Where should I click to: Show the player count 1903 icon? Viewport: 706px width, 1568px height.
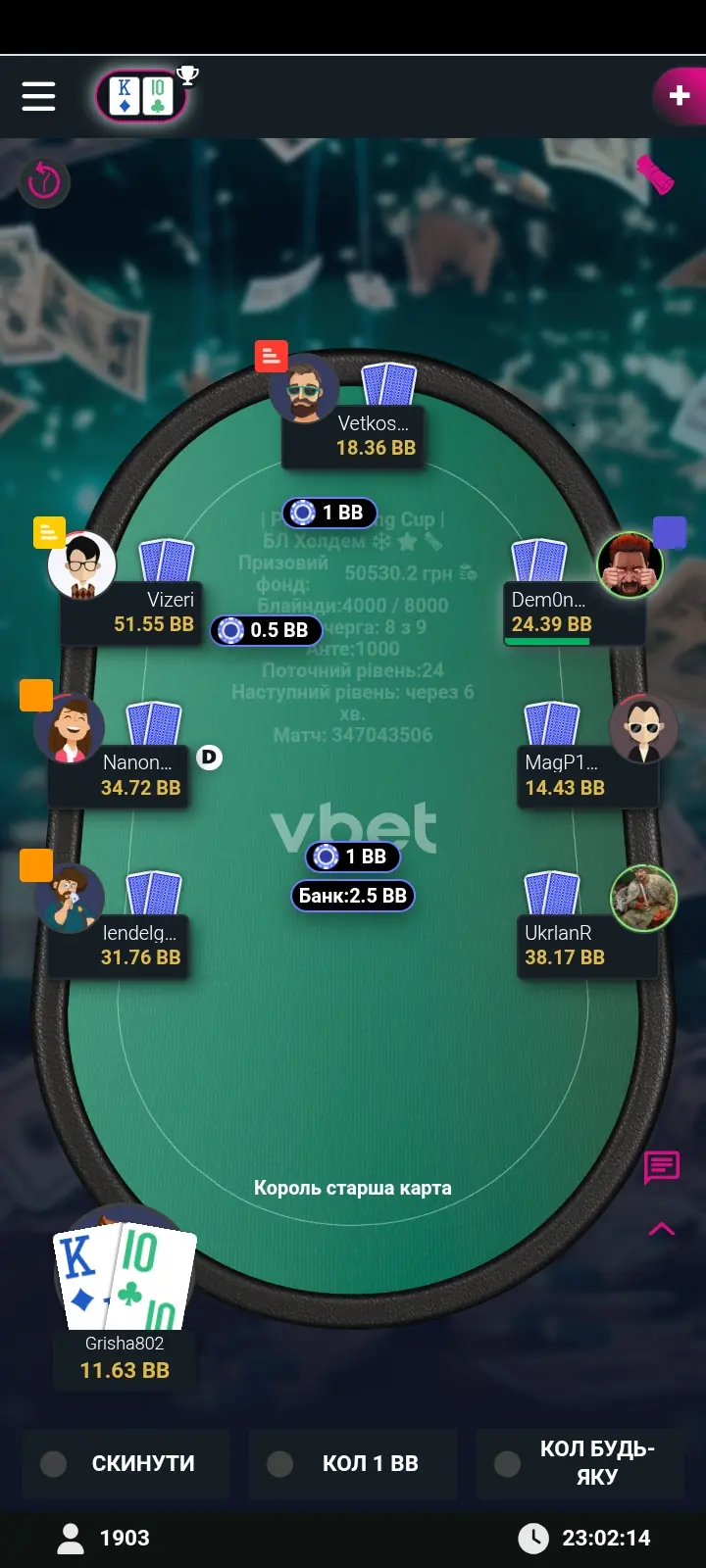[x=71, y=1538]
